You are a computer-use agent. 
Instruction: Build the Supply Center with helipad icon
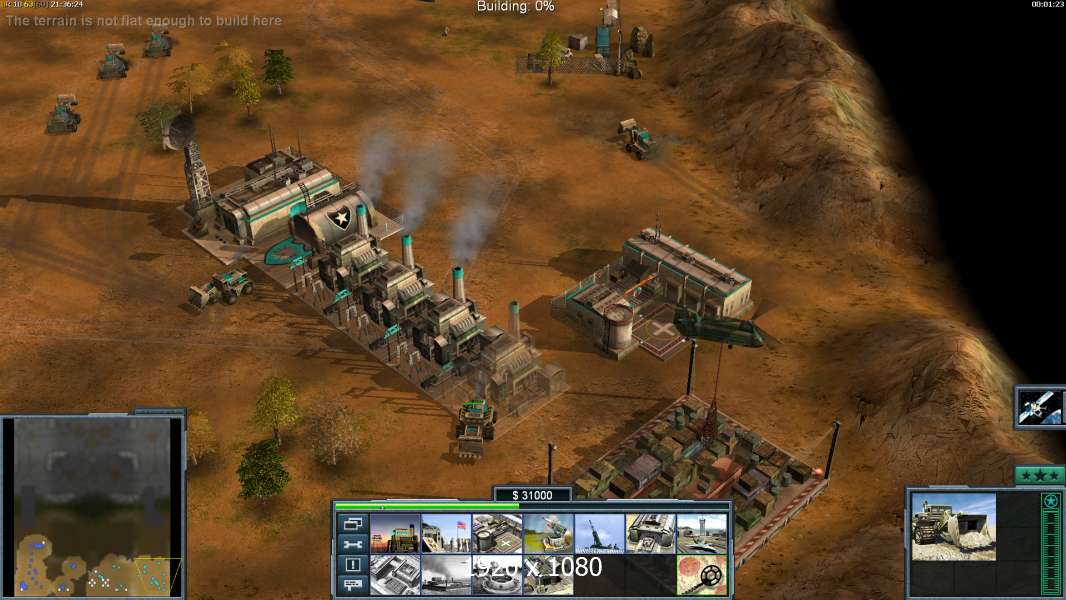(x=497, y=534)
